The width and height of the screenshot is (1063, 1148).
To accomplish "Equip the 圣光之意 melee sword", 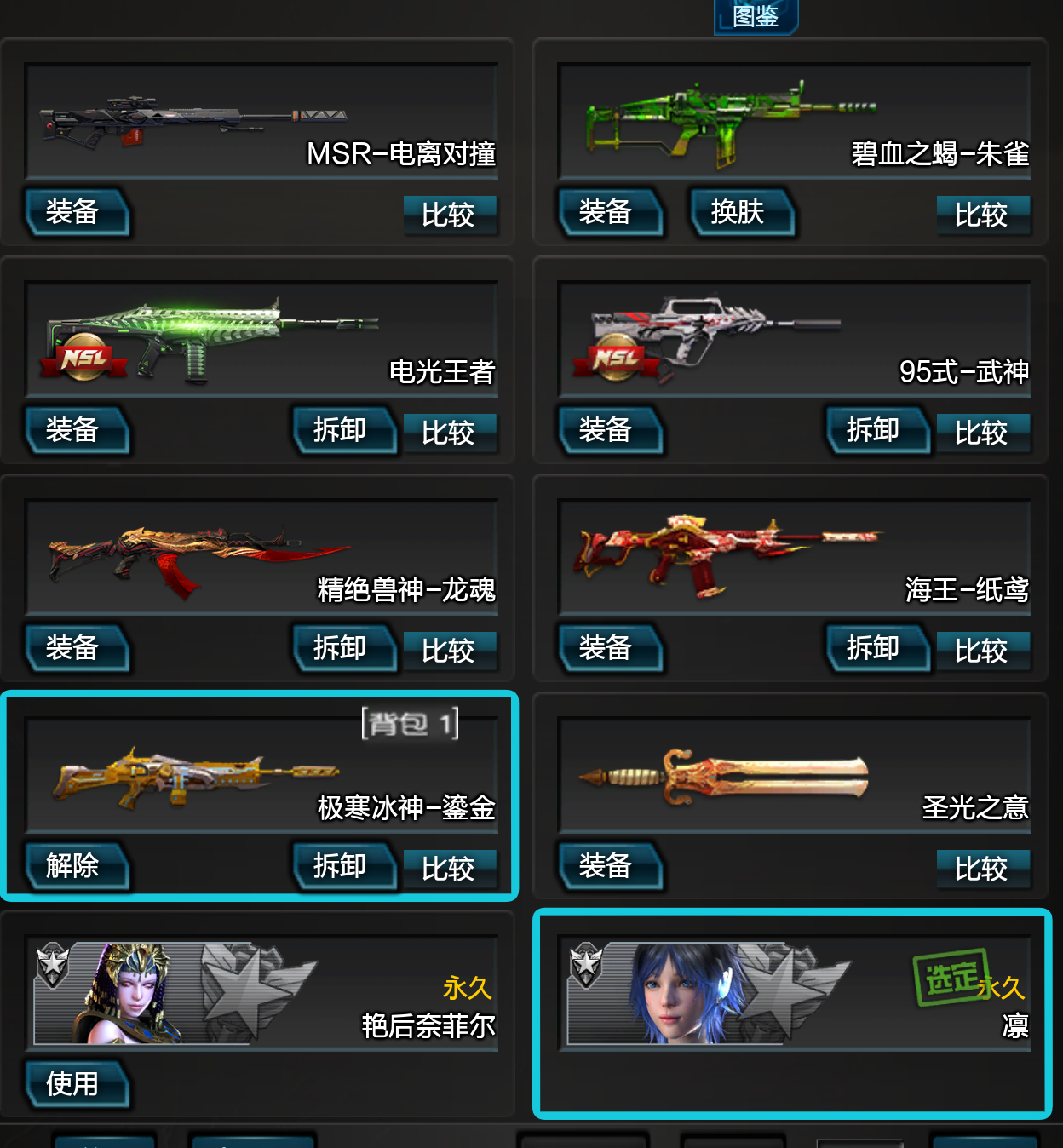I will click(607, 866).
